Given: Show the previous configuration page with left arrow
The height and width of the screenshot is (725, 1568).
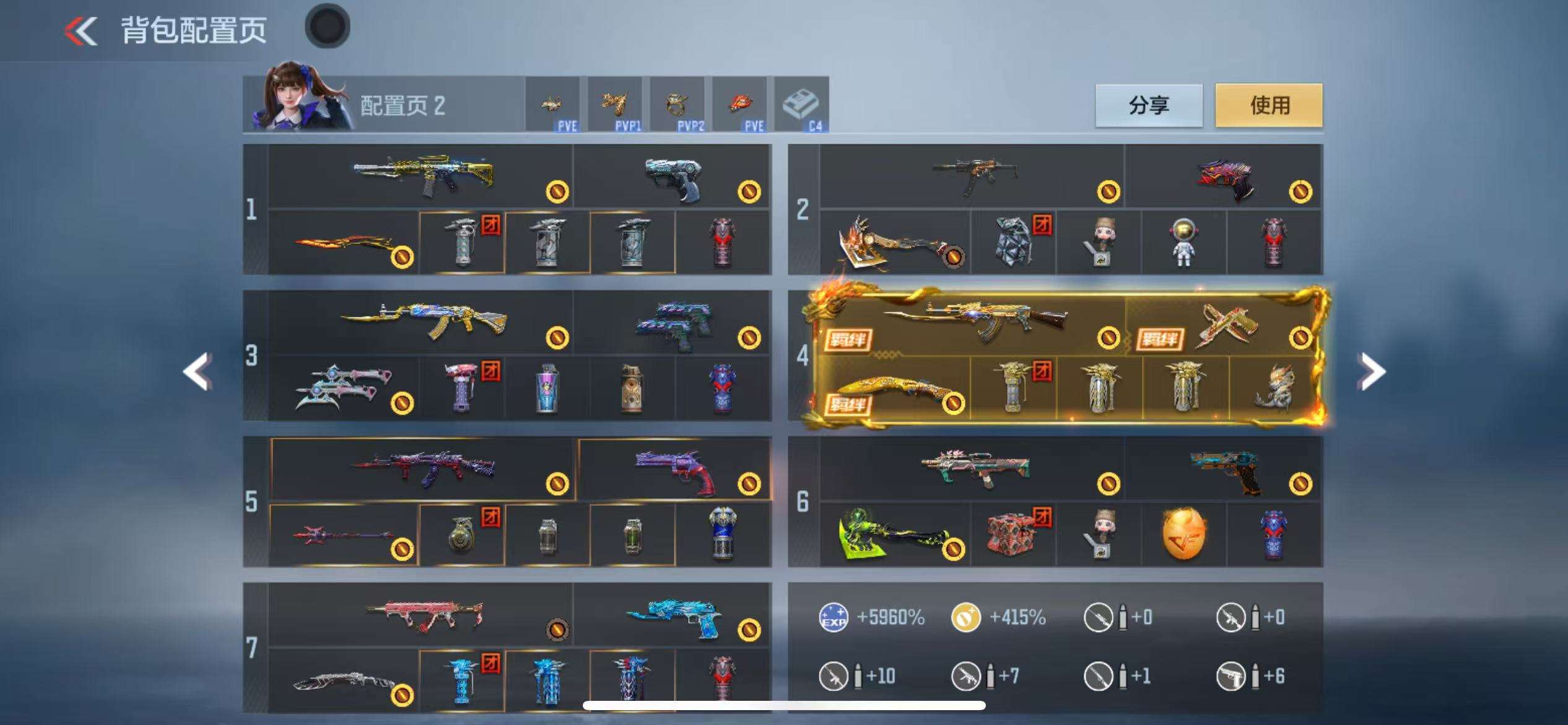Looking at the screenshot, I should pyautogui.click(x=198, y=371).
